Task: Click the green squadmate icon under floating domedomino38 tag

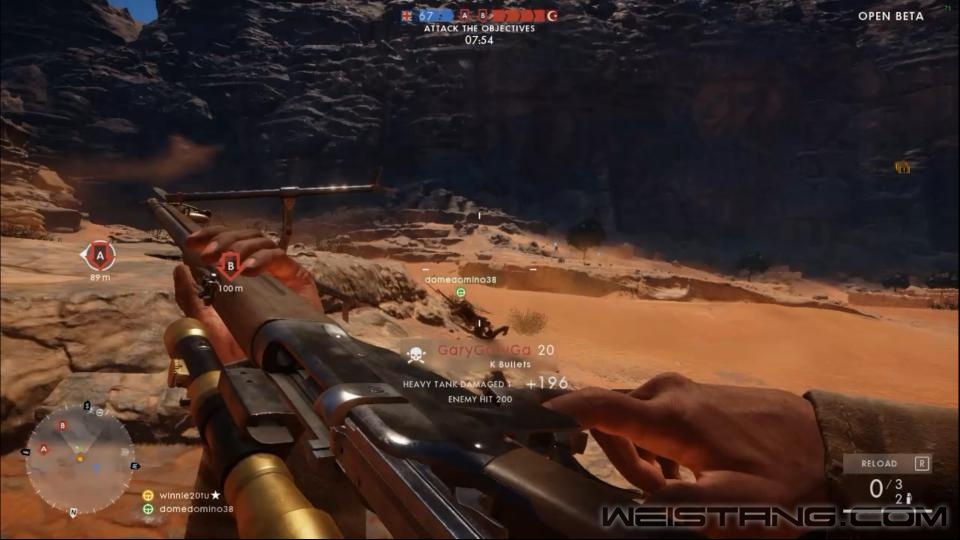Action: (461, 293)
